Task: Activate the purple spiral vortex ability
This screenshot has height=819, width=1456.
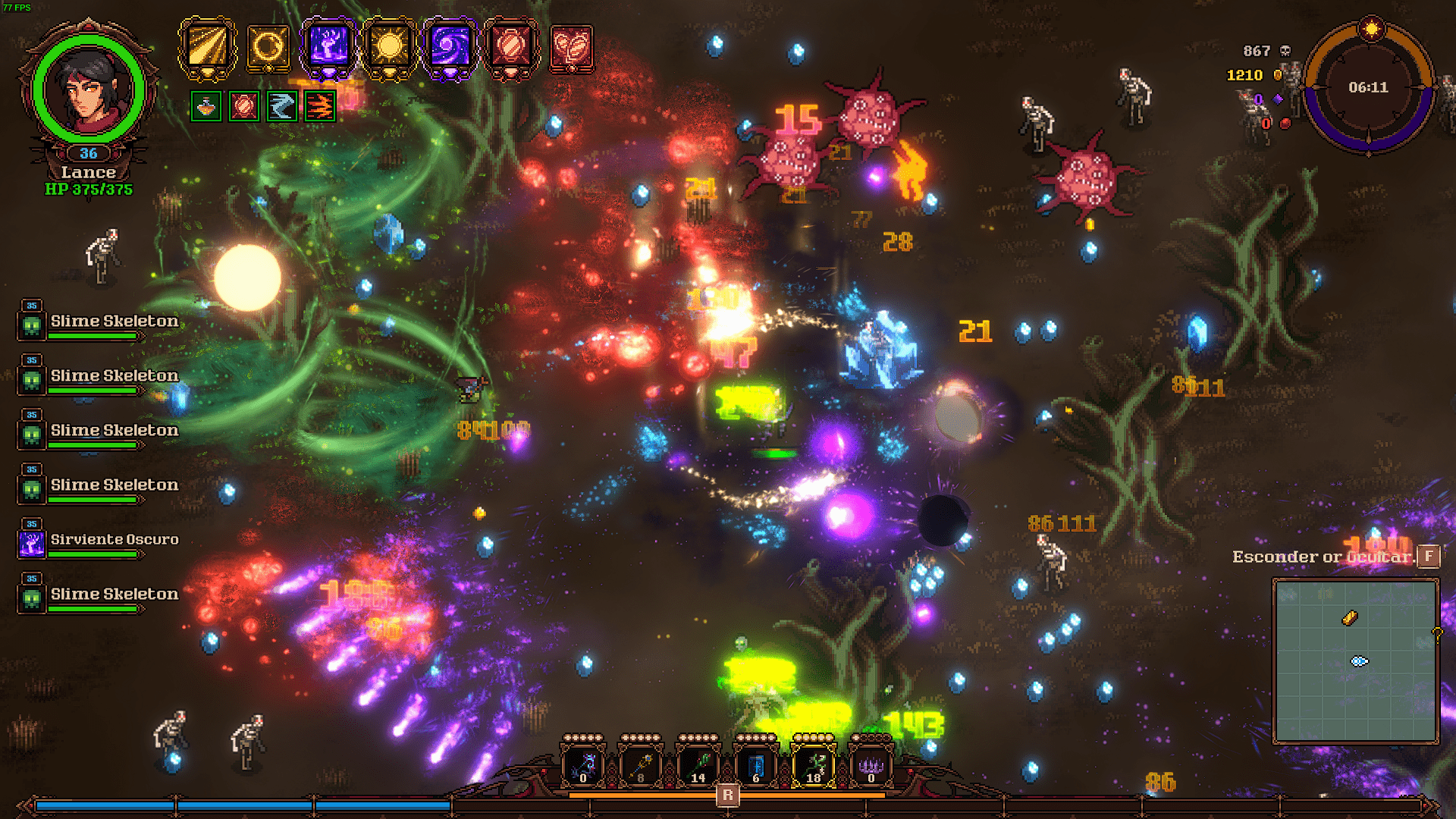Action: pos(450,47)
